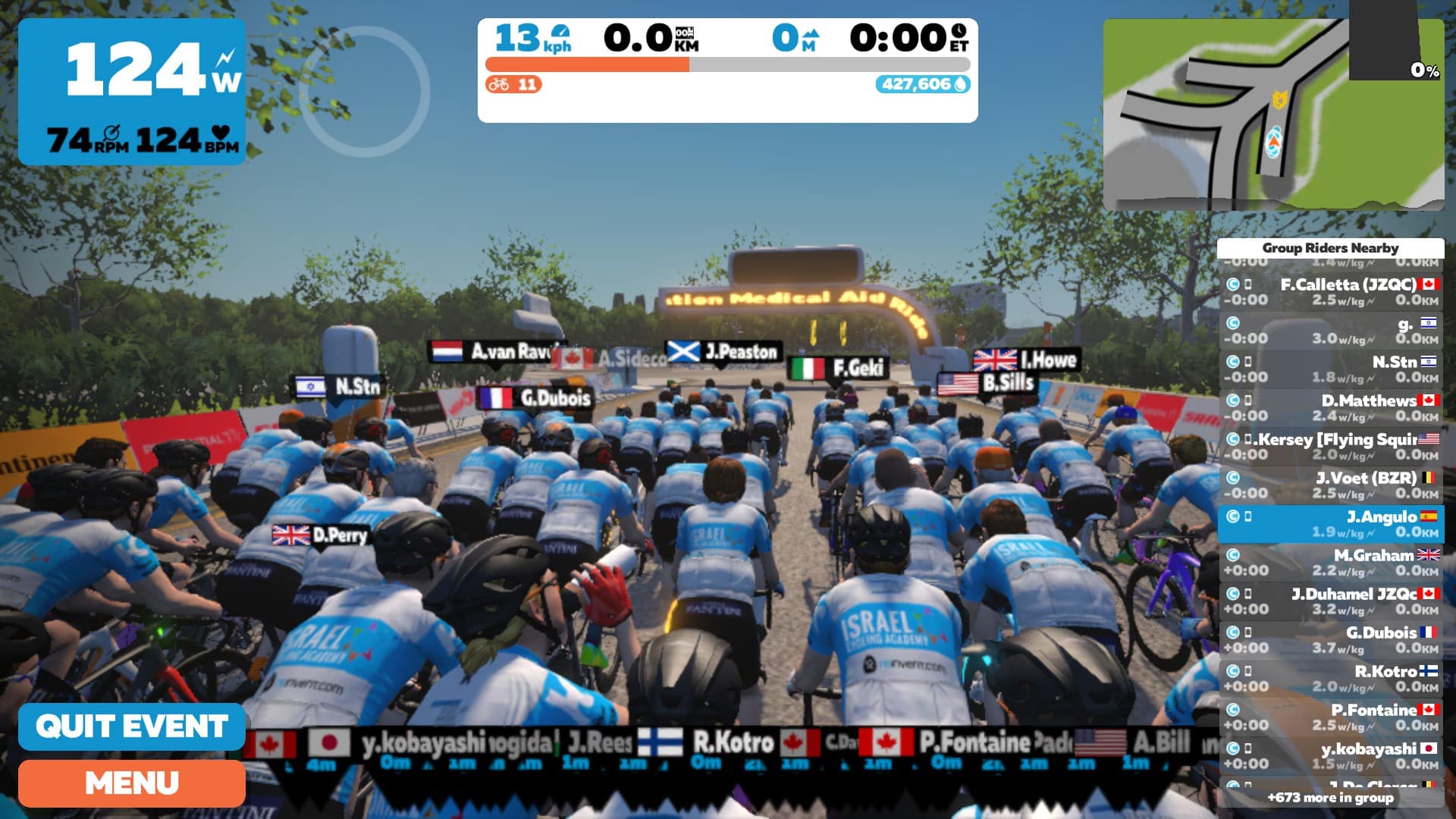The width and height of the screenshot is (1456, 819).
Task: Click the power watts readout panel
Action: (132, 92)
